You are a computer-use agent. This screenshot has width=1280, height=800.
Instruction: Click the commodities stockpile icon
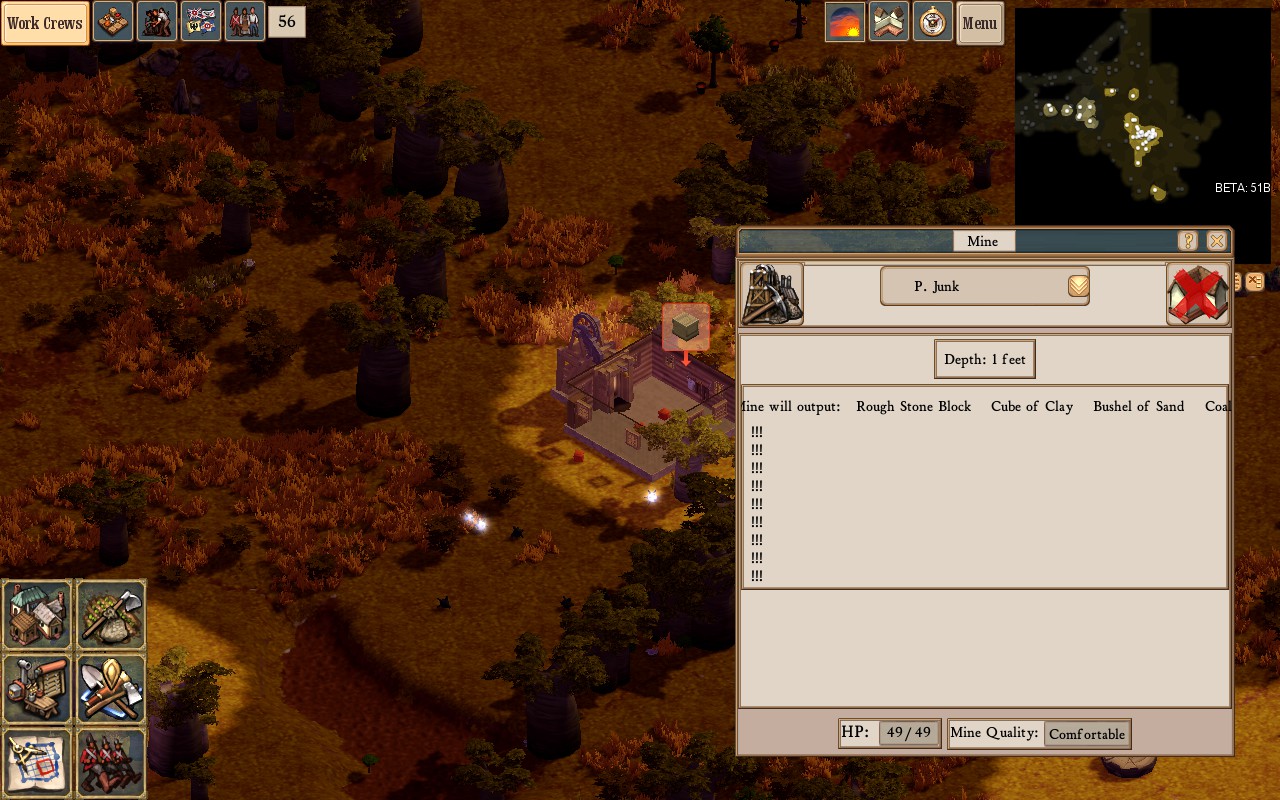point(113,22)
